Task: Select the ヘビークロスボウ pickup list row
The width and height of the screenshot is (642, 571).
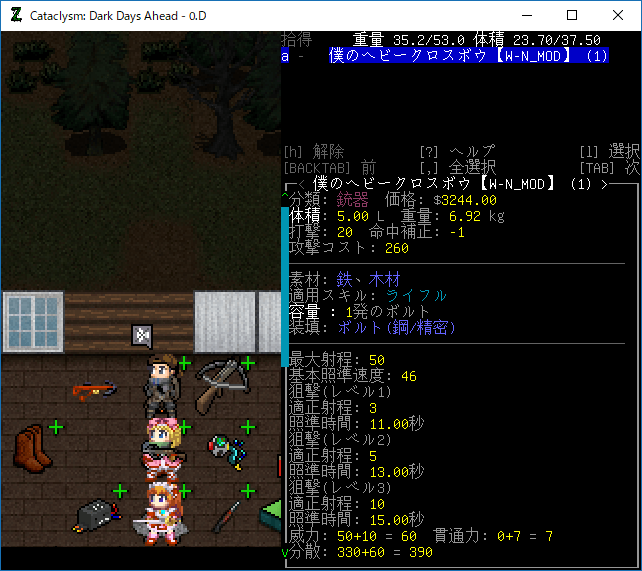Action: [463, 56]
